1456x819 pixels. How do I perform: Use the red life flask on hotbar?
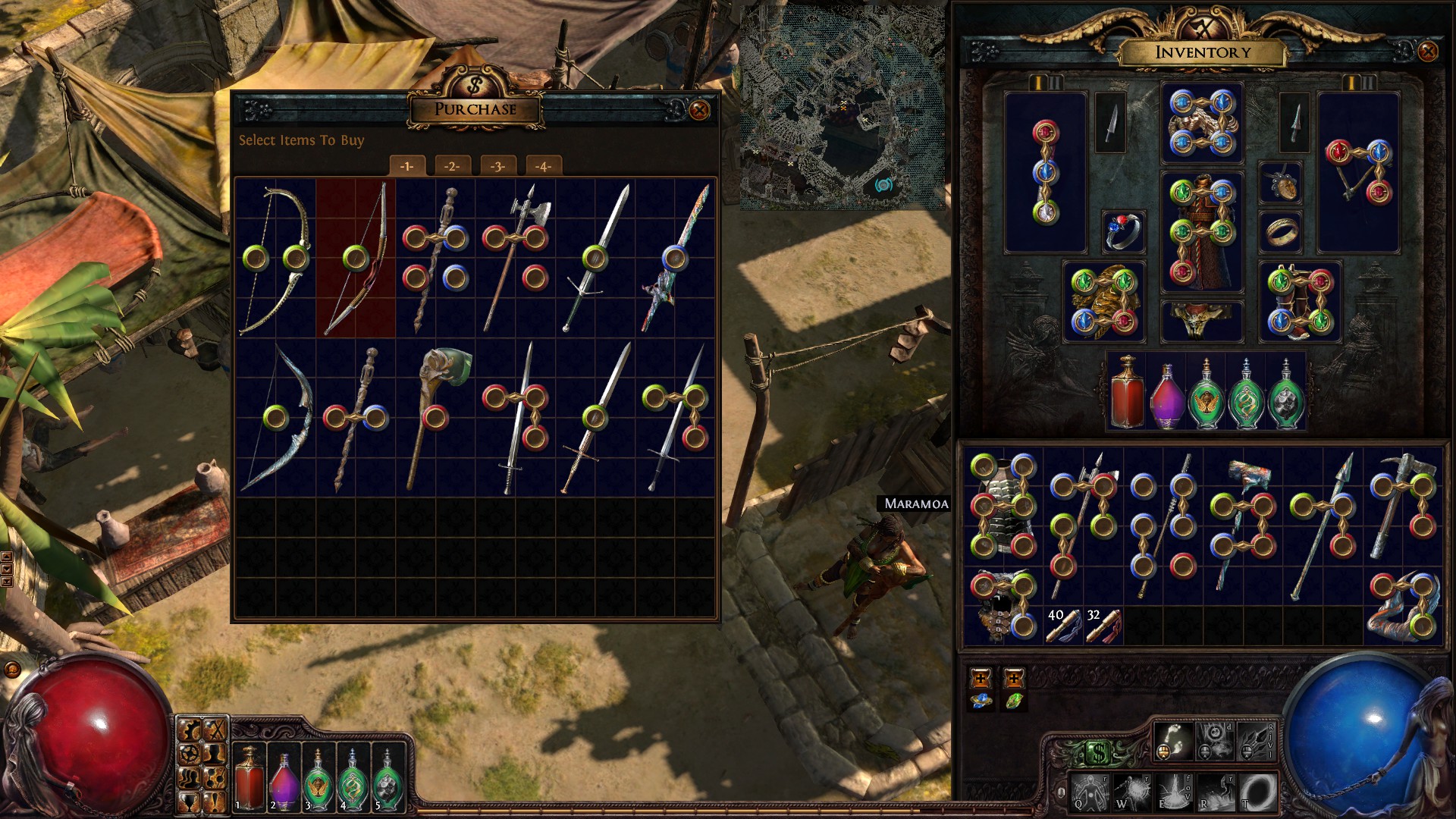pyautogui.click(x=249, y=777)
